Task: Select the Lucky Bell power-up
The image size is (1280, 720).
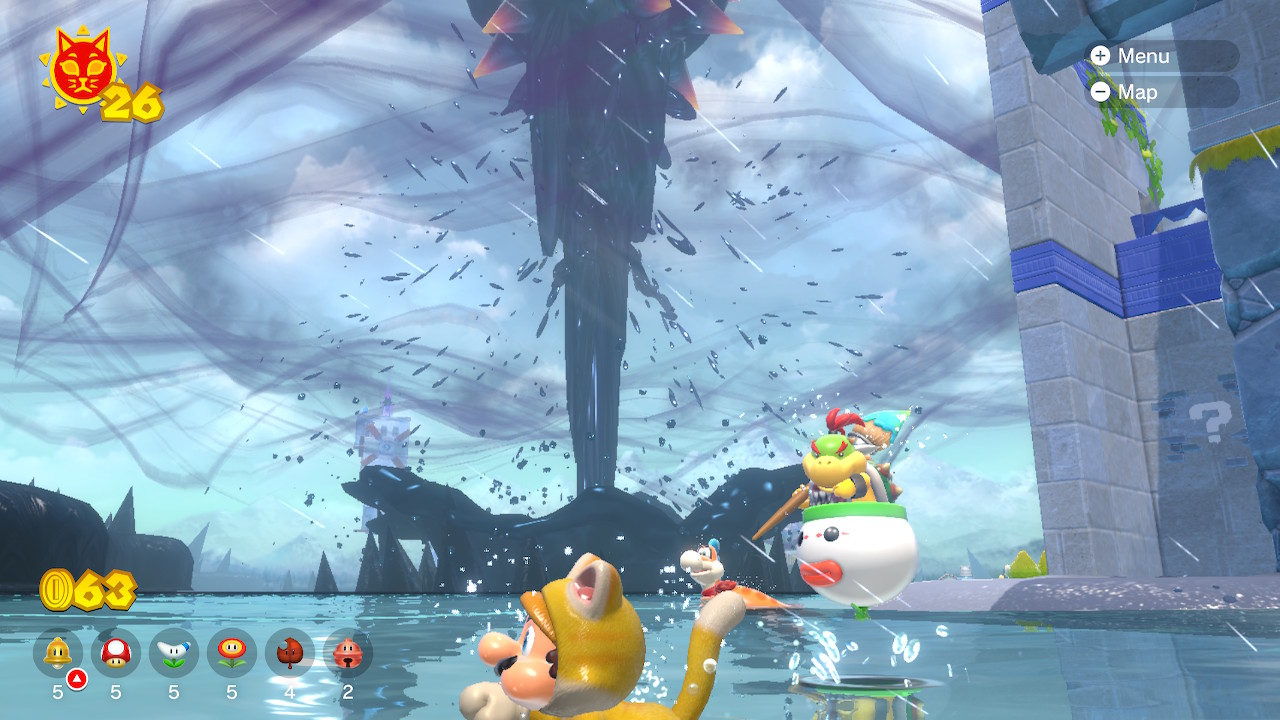Action: (348, 654)
